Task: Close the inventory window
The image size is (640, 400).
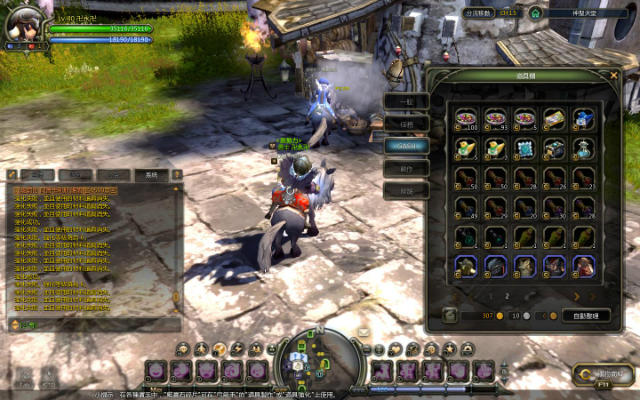Action: pos(613,74)
